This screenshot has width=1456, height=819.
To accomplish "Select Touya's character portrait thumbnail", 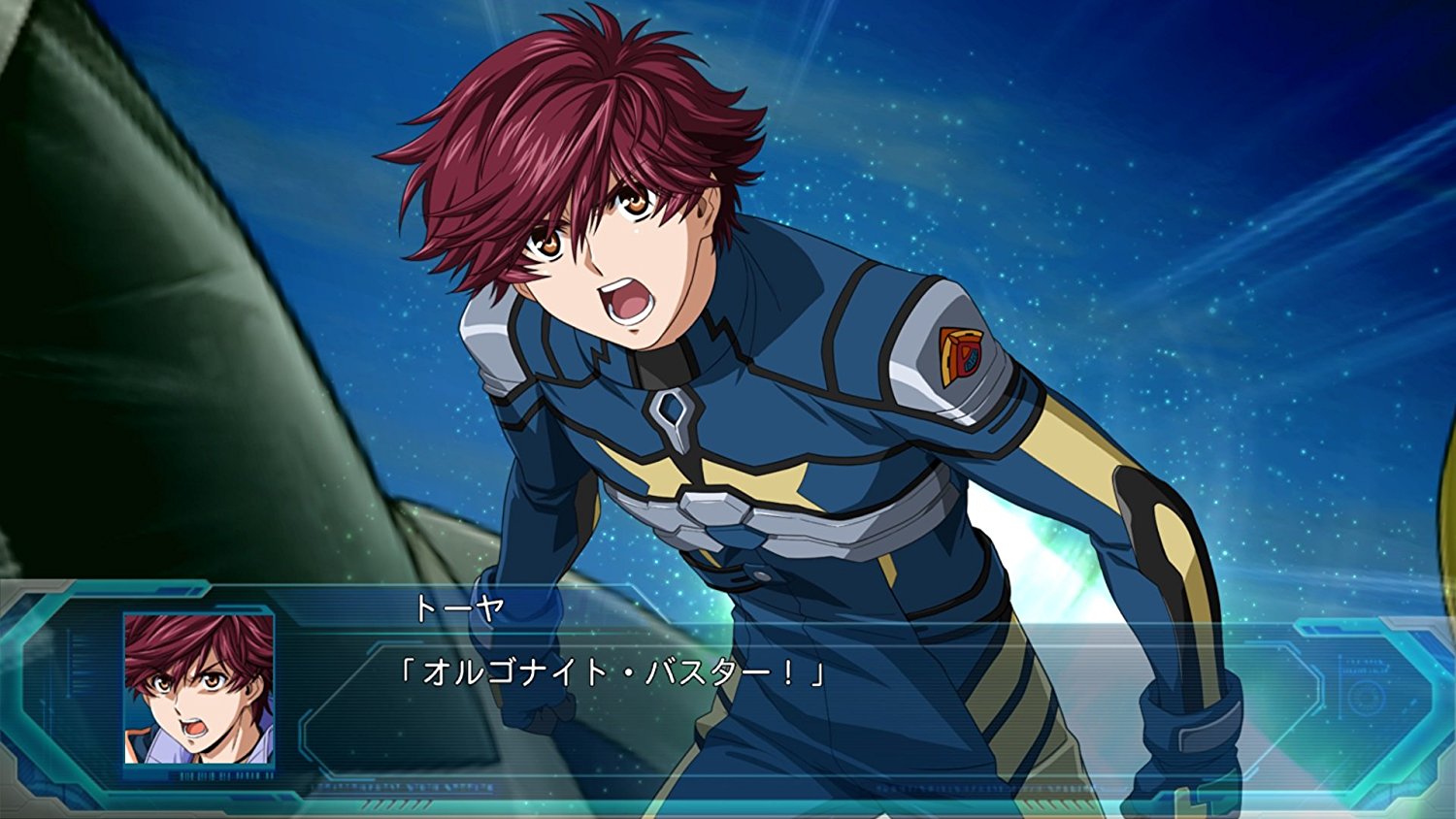I will pyautogui.click(x=199, y=689).
